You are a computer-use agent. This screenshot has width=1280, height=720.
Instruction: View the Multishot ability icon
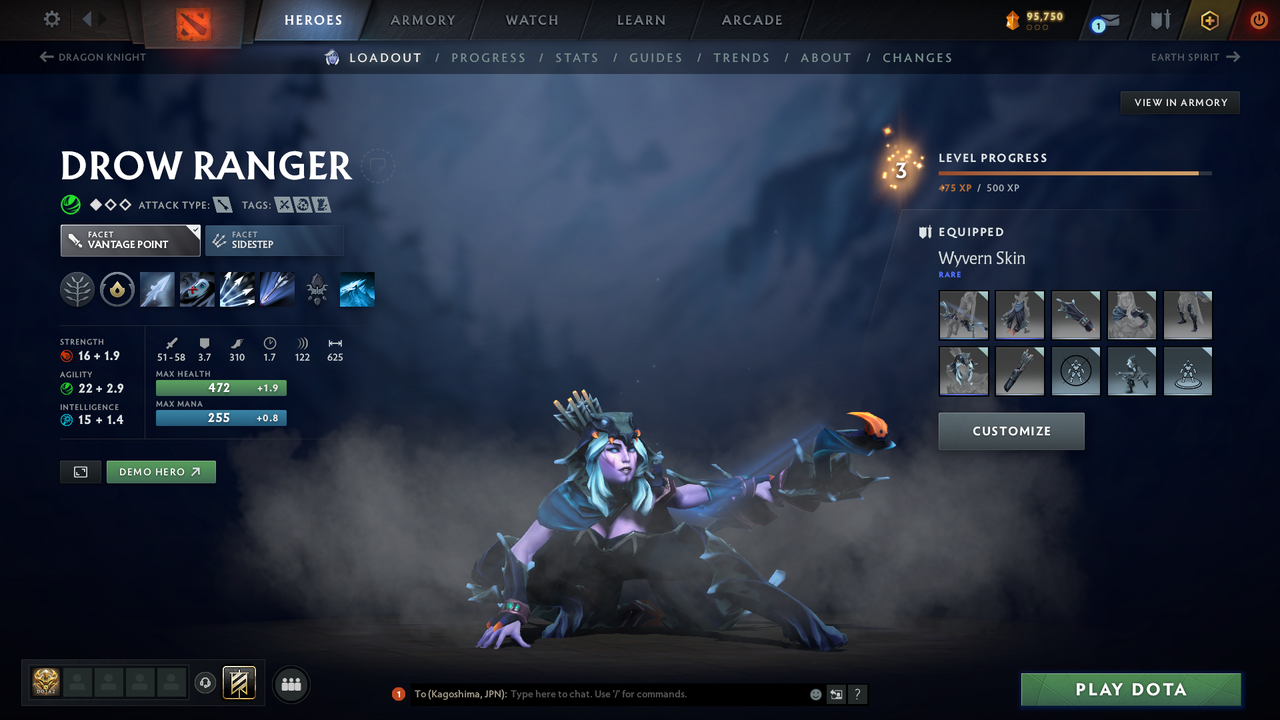[237, 290]
